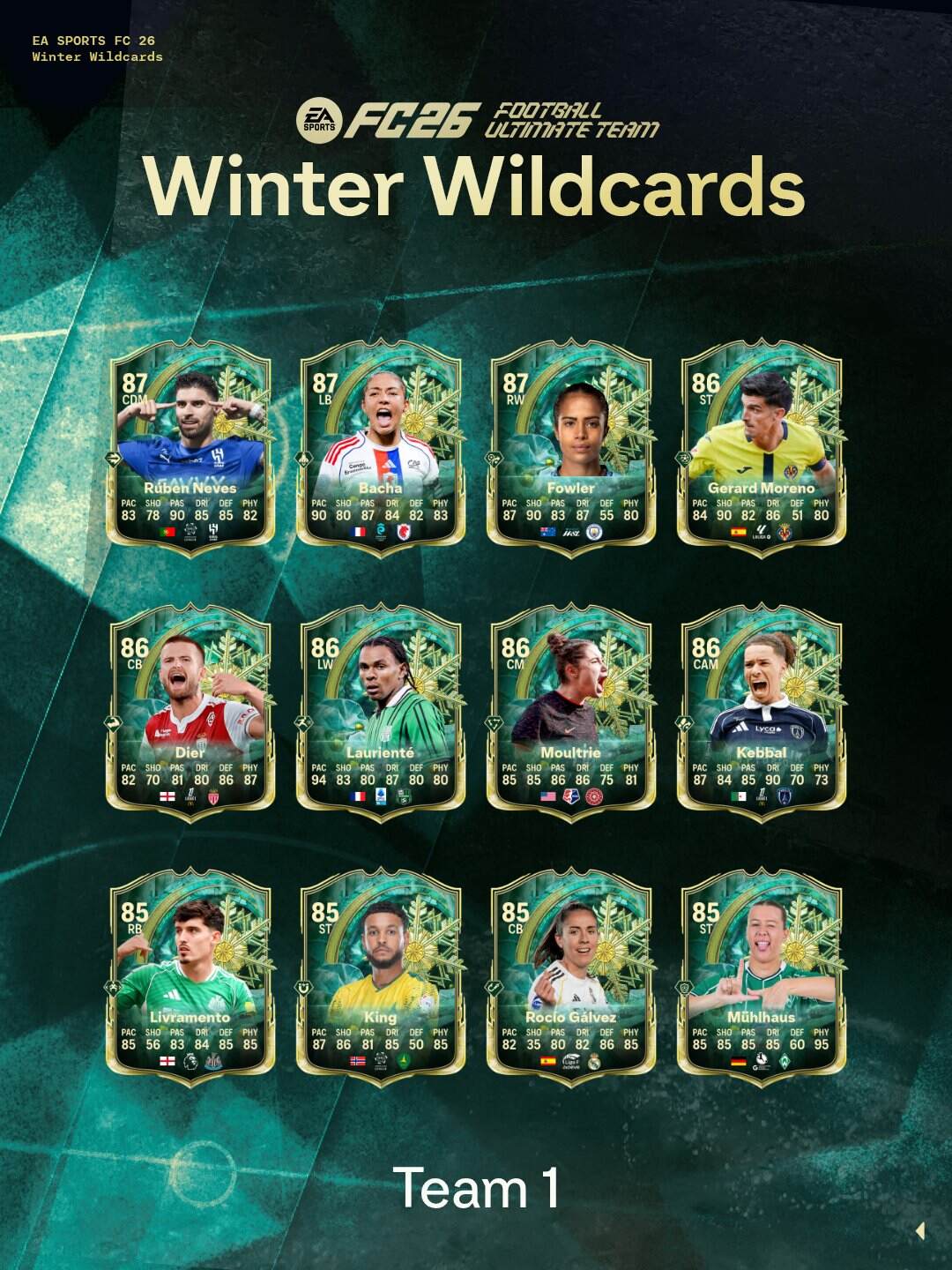Choose the Bacha 87 LB card
Image resolution: width=952 pixels, height=1270 pixels.
(x=381, y=450)
